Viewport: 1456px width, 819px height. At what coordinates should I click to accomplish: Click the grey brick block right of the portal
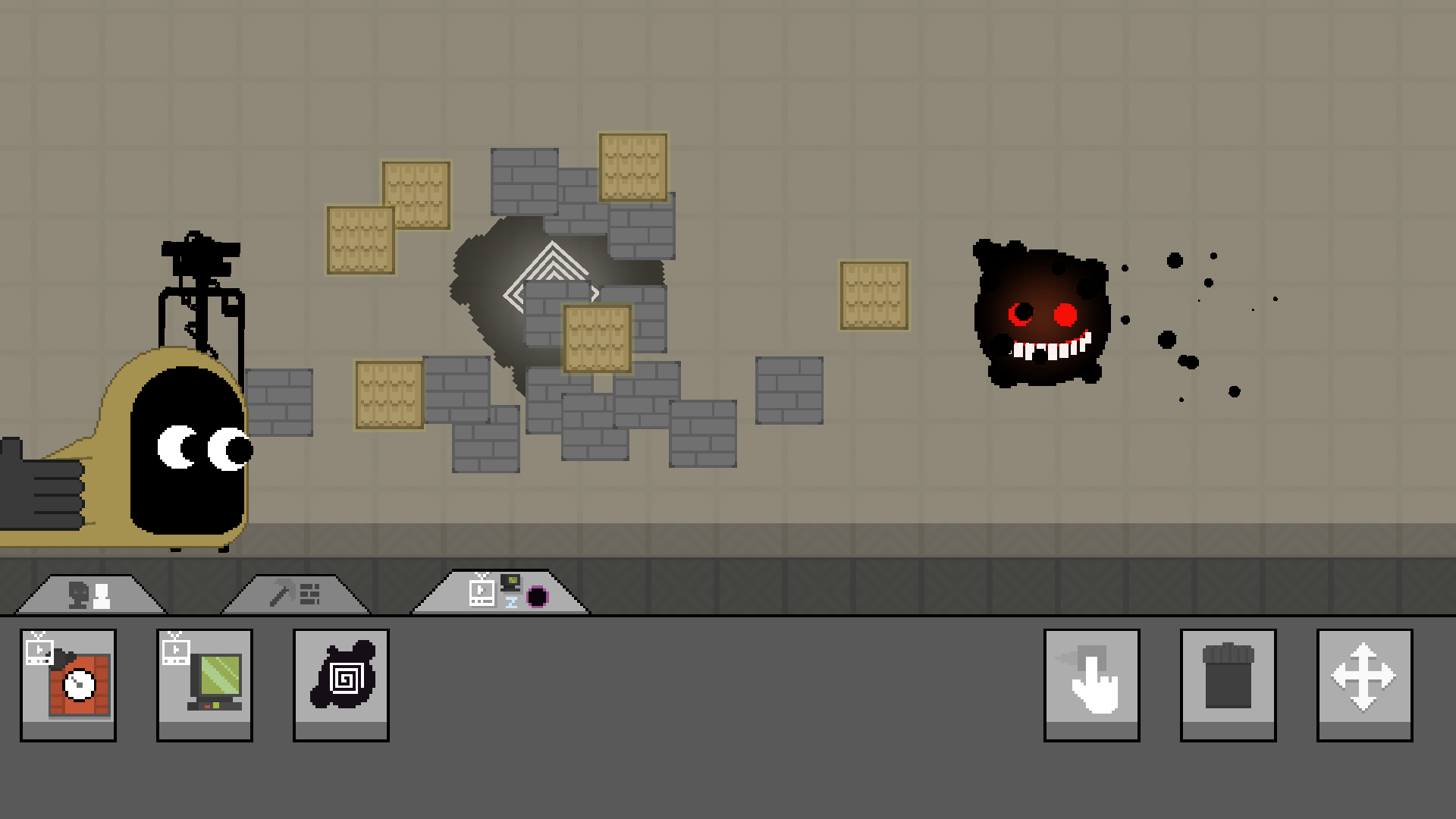pyautogui.click(x=787, y=391)
